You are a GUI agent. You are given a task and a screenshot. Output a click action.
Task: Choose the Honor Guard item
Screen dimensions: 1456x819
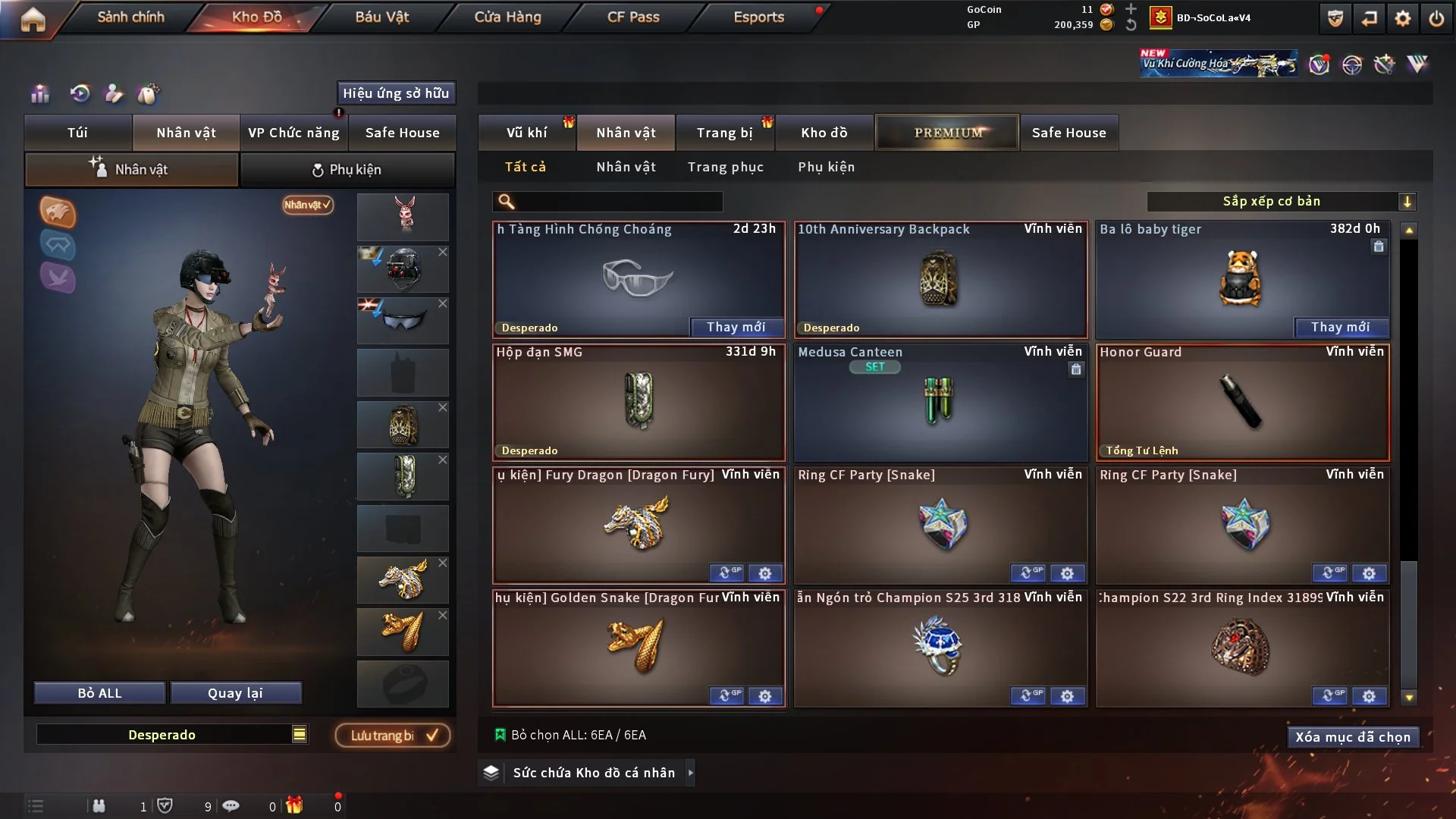(x=1242, y=403)
